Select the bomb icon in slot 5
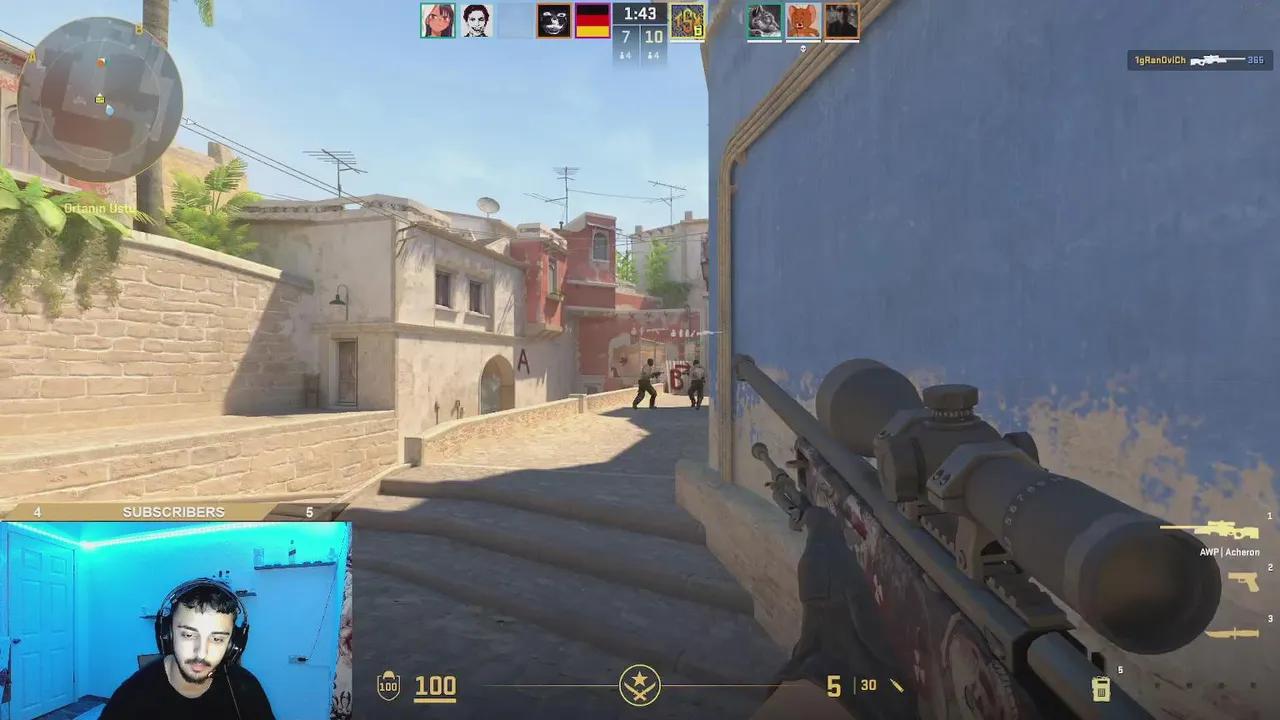 pyautogui.click(x=1100, y=688)
